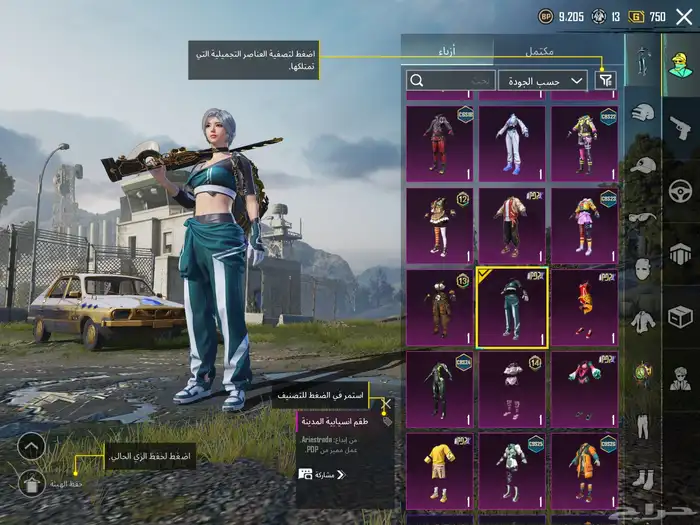This screenshot has height=525, width=700.
Task: Click the مشاركة share button
Action: click(323, 474)
